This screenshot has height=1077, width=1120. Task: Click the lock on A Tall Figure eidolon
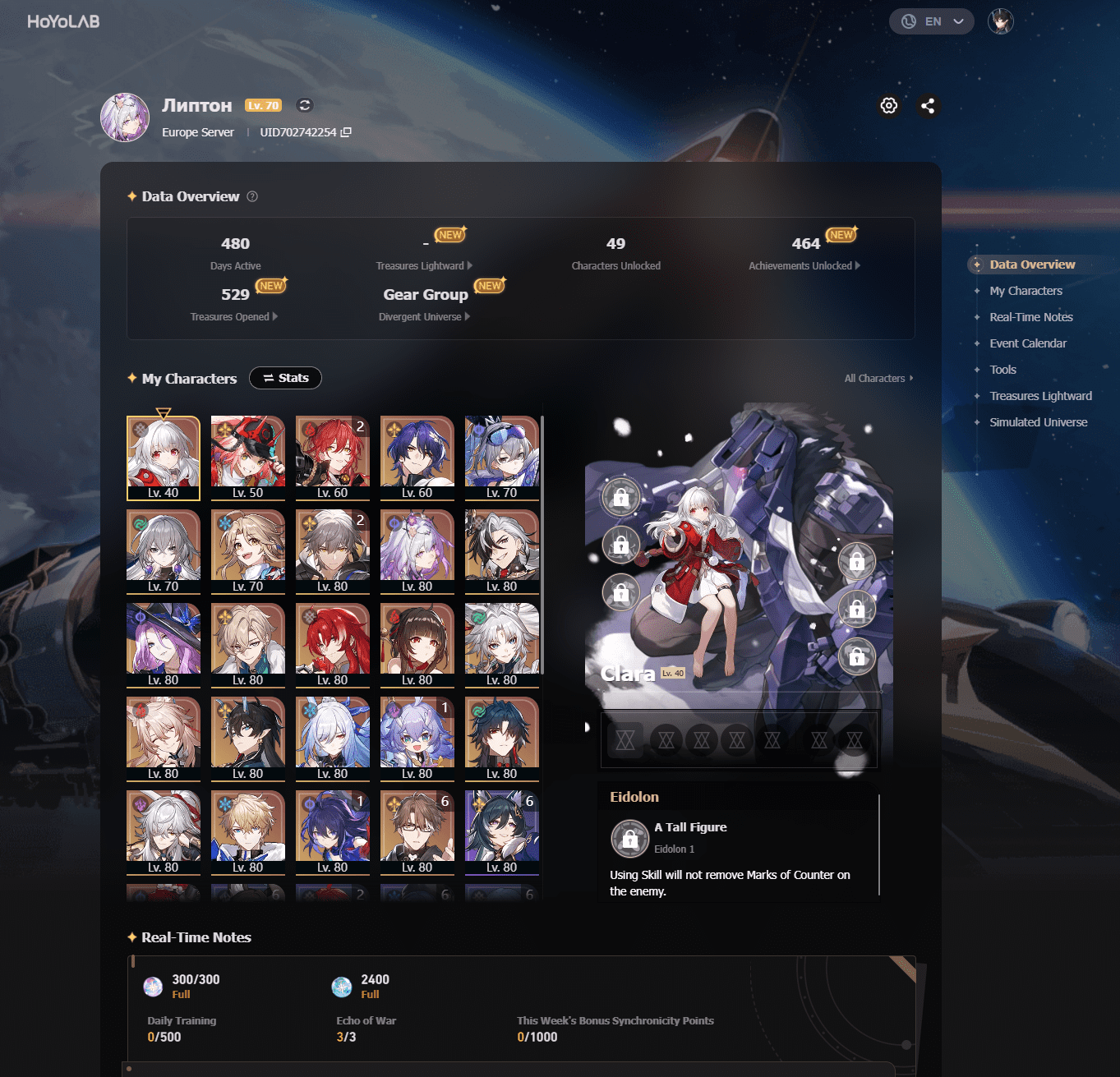[629, 839]
